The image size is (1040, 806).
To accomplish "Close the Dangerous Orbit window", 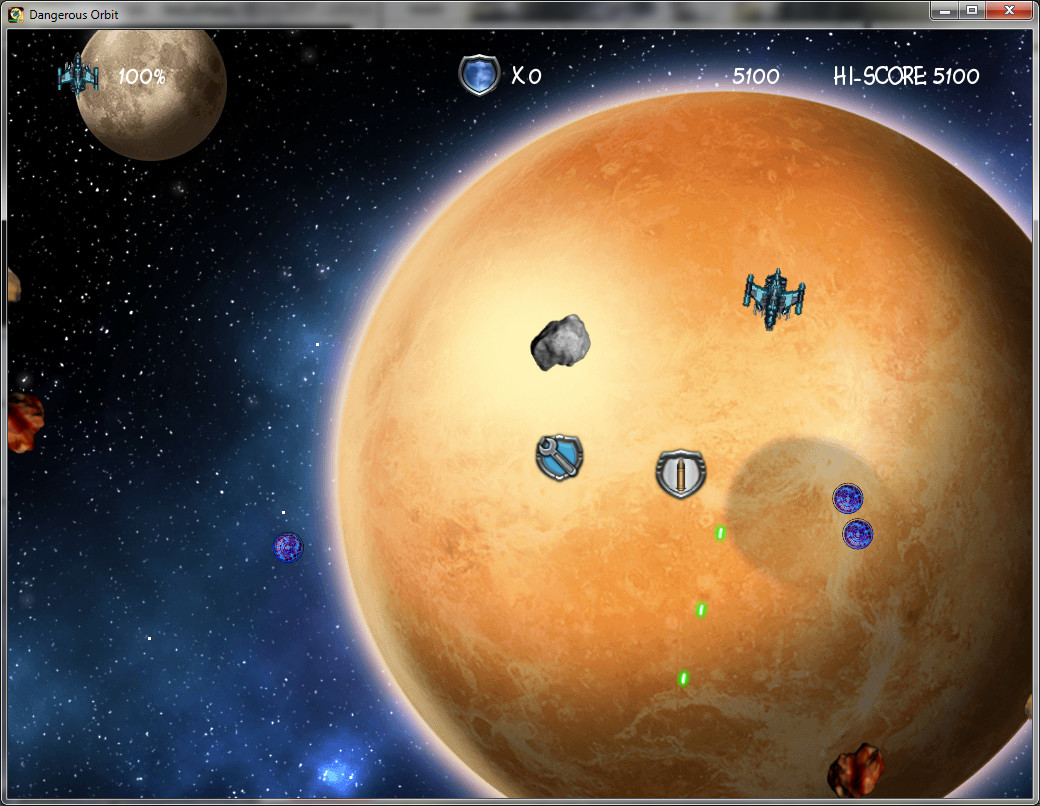I will pyautogui.click(x=1008, y=10).
